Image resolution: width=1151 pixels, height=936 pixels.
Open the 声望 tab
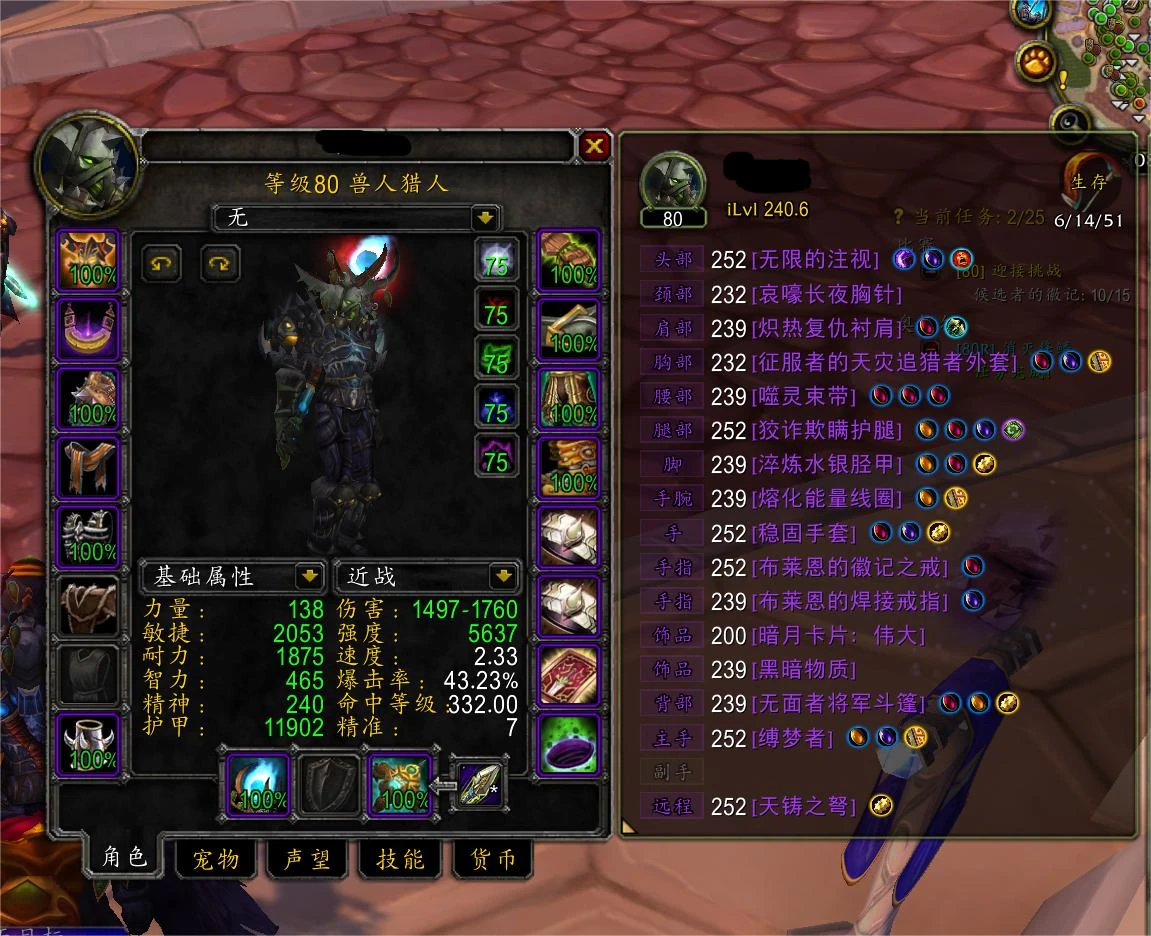point(308,858)
